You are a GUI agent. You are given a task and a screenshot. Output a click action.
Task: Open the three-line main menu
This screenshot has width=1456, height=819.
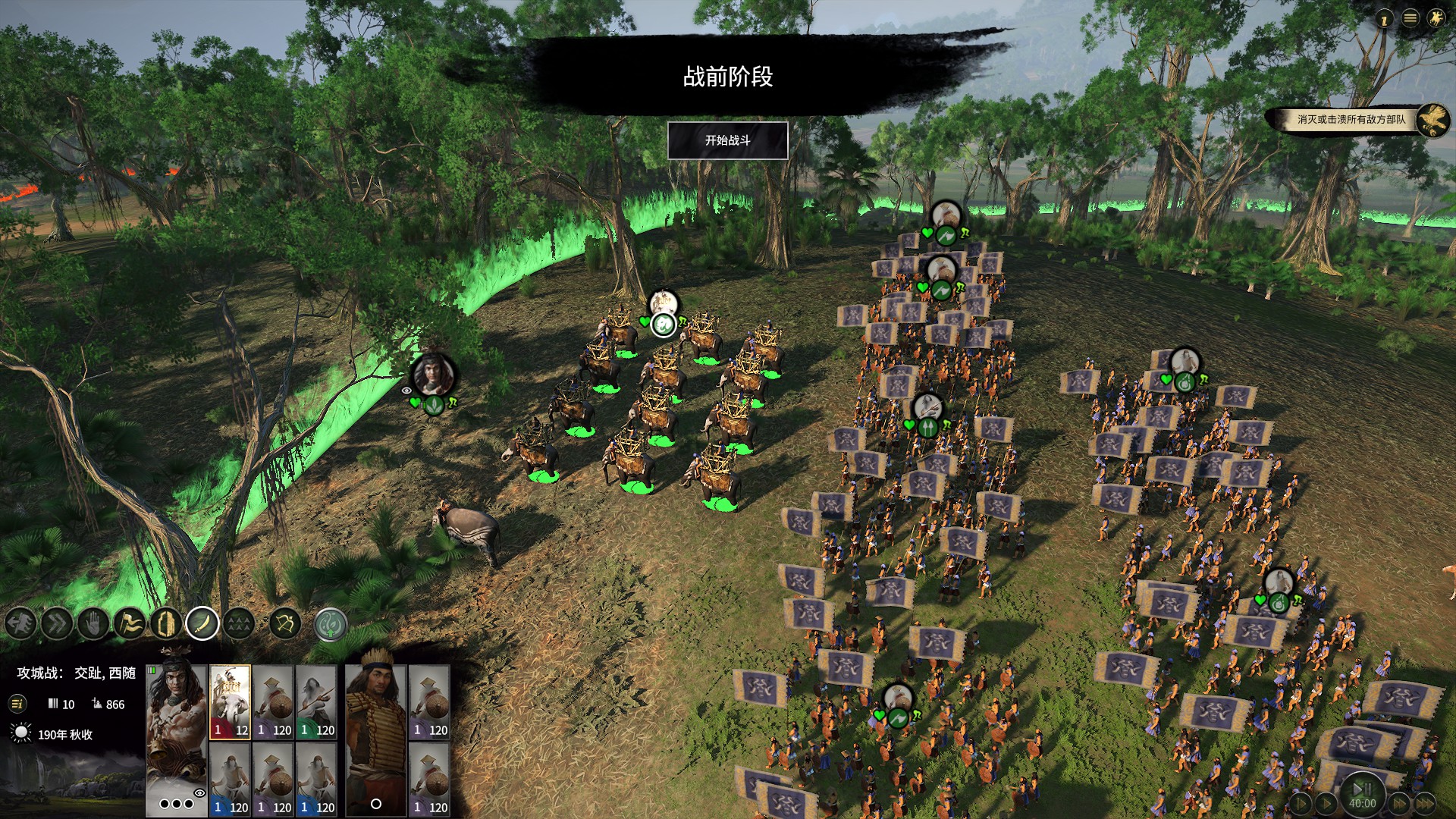tap(1410, 18)
